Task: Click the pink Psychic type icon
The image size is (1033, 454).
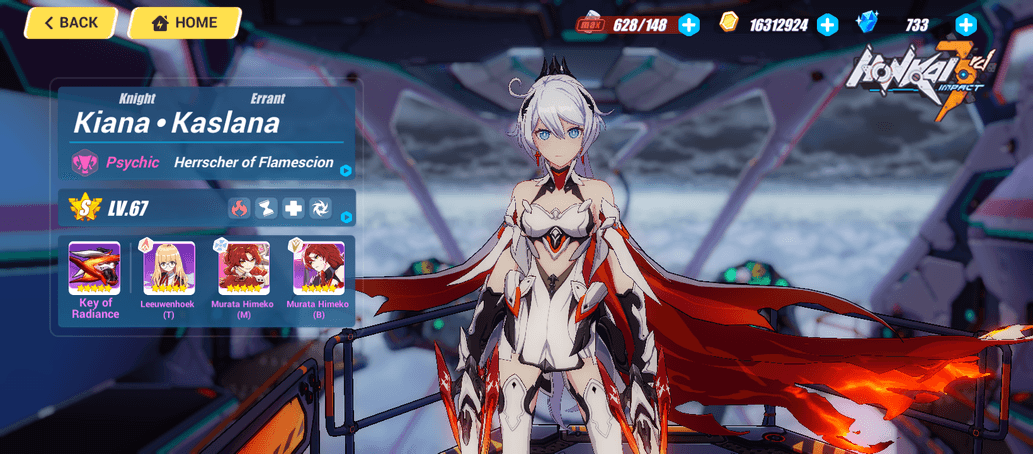Action: pos(84,162)
